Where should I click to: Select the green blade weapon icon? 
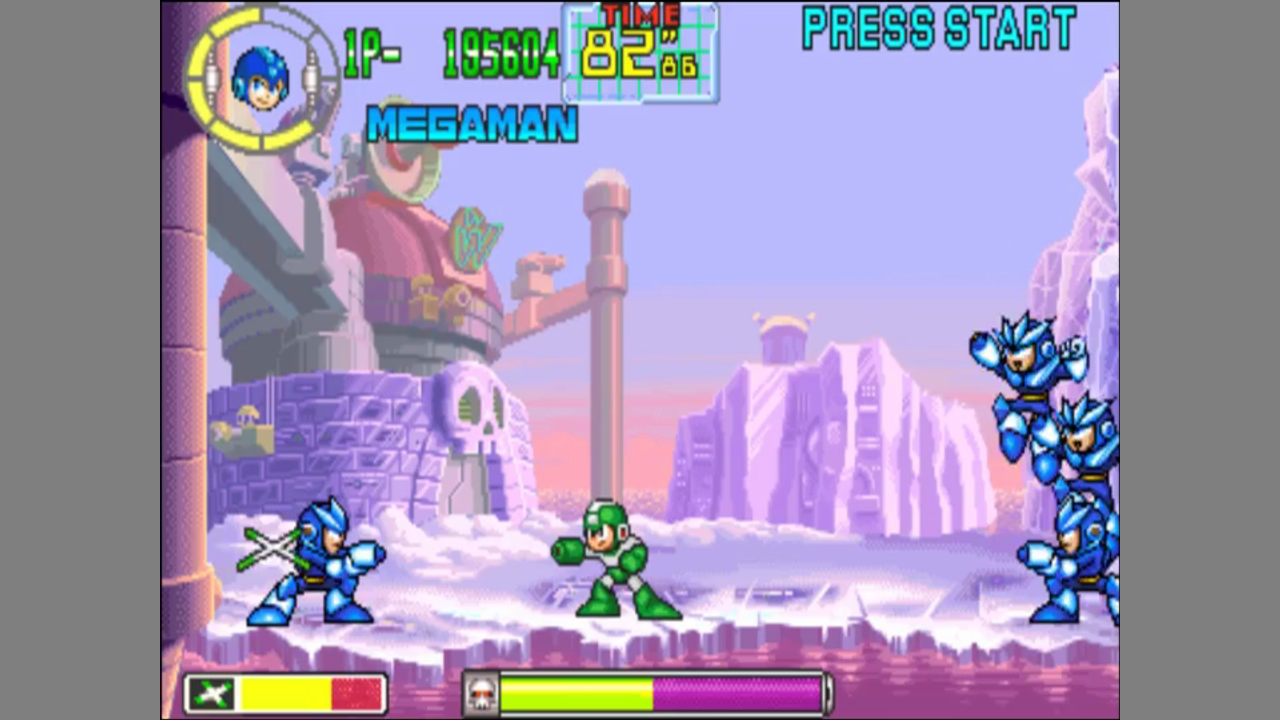(x=212, y=694)
